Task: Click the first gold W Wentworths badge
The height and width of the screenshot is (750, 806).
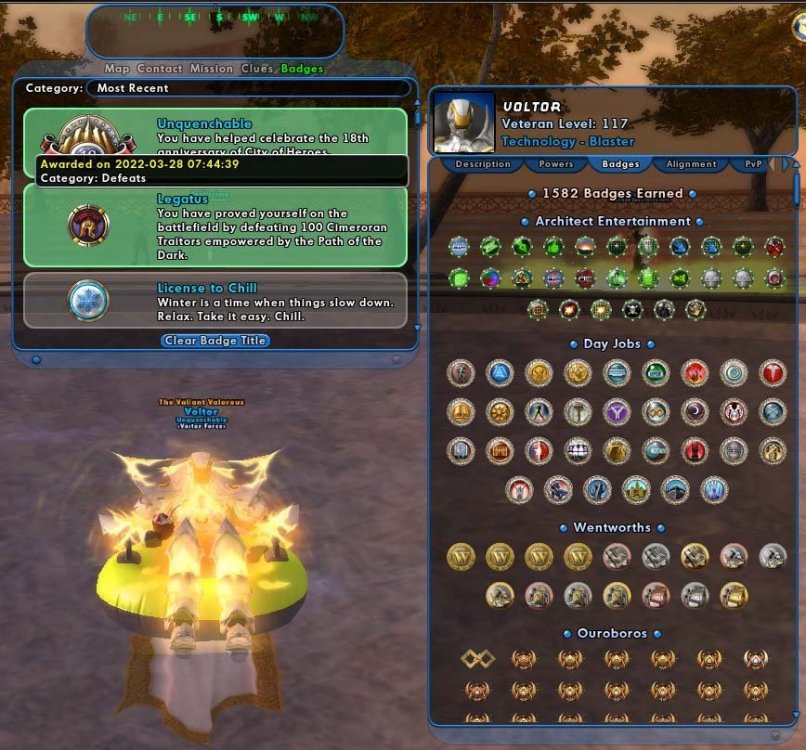Action: pyautogui.click(x=460, y=556)
